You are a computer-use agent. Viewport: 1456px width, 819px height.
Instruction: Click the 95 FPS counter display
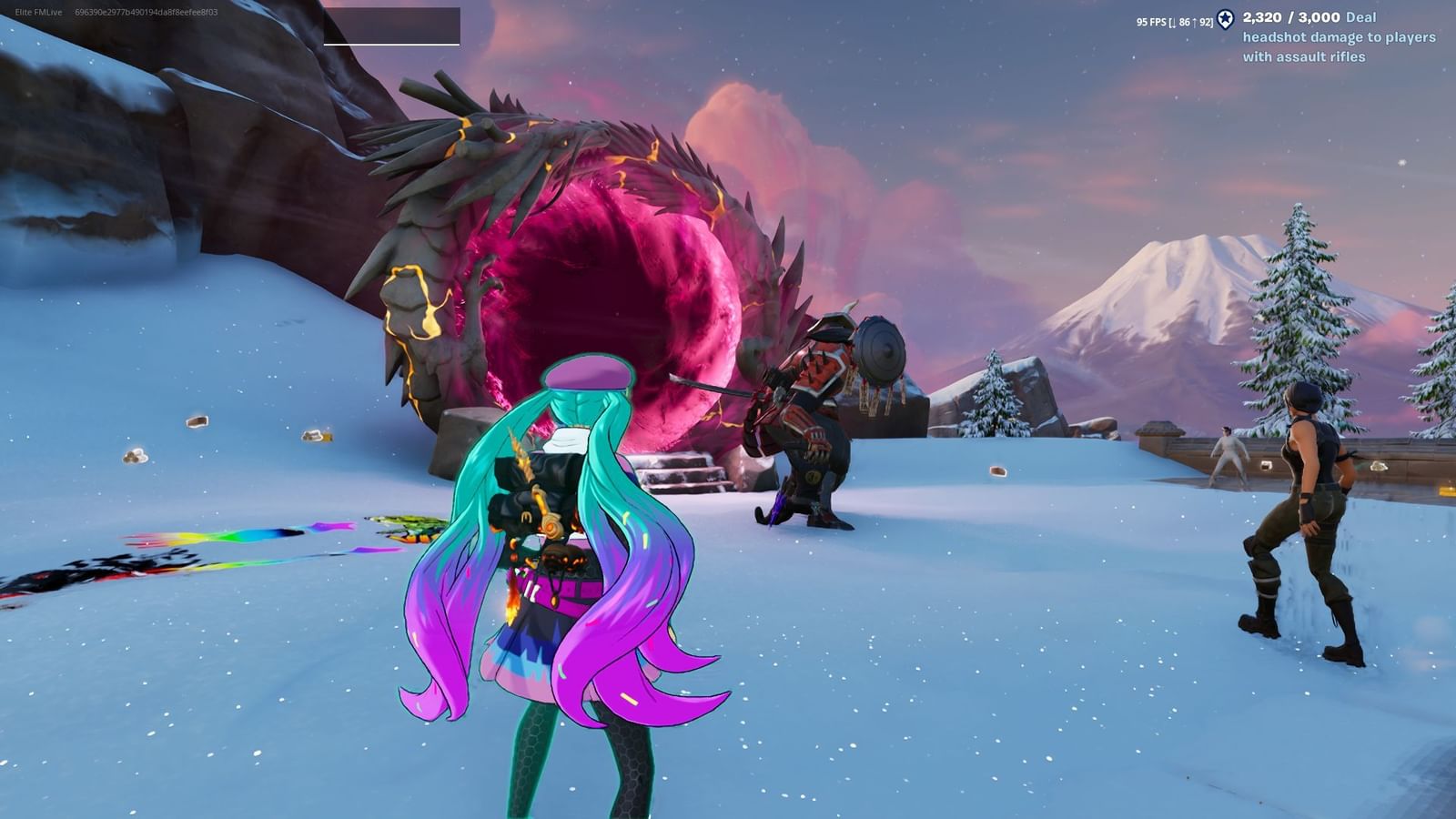[x=1149, y=20]
